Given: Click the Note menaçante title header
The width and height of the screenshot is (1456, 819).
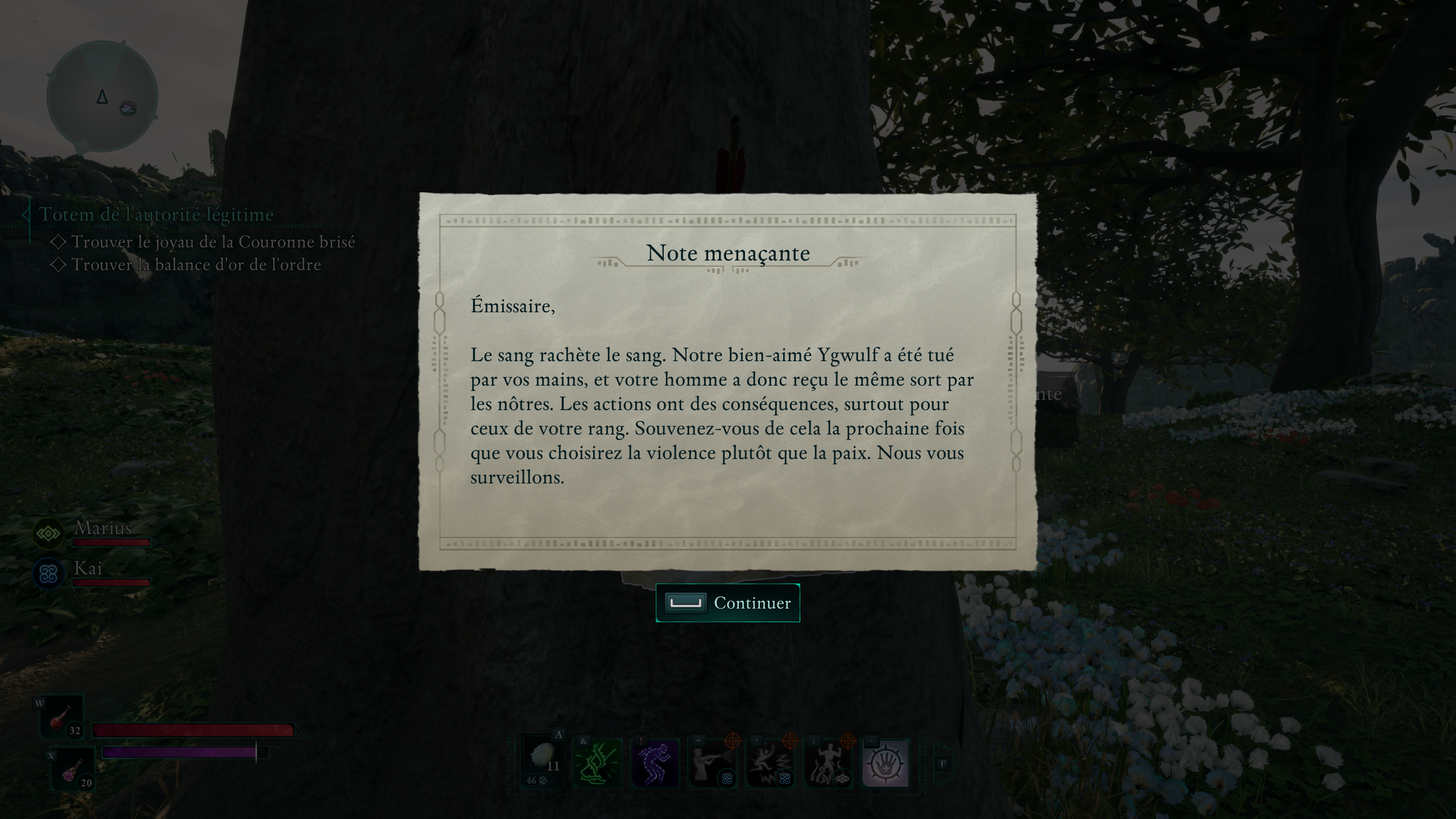Looking at the screenshot, I should [729, 253].
